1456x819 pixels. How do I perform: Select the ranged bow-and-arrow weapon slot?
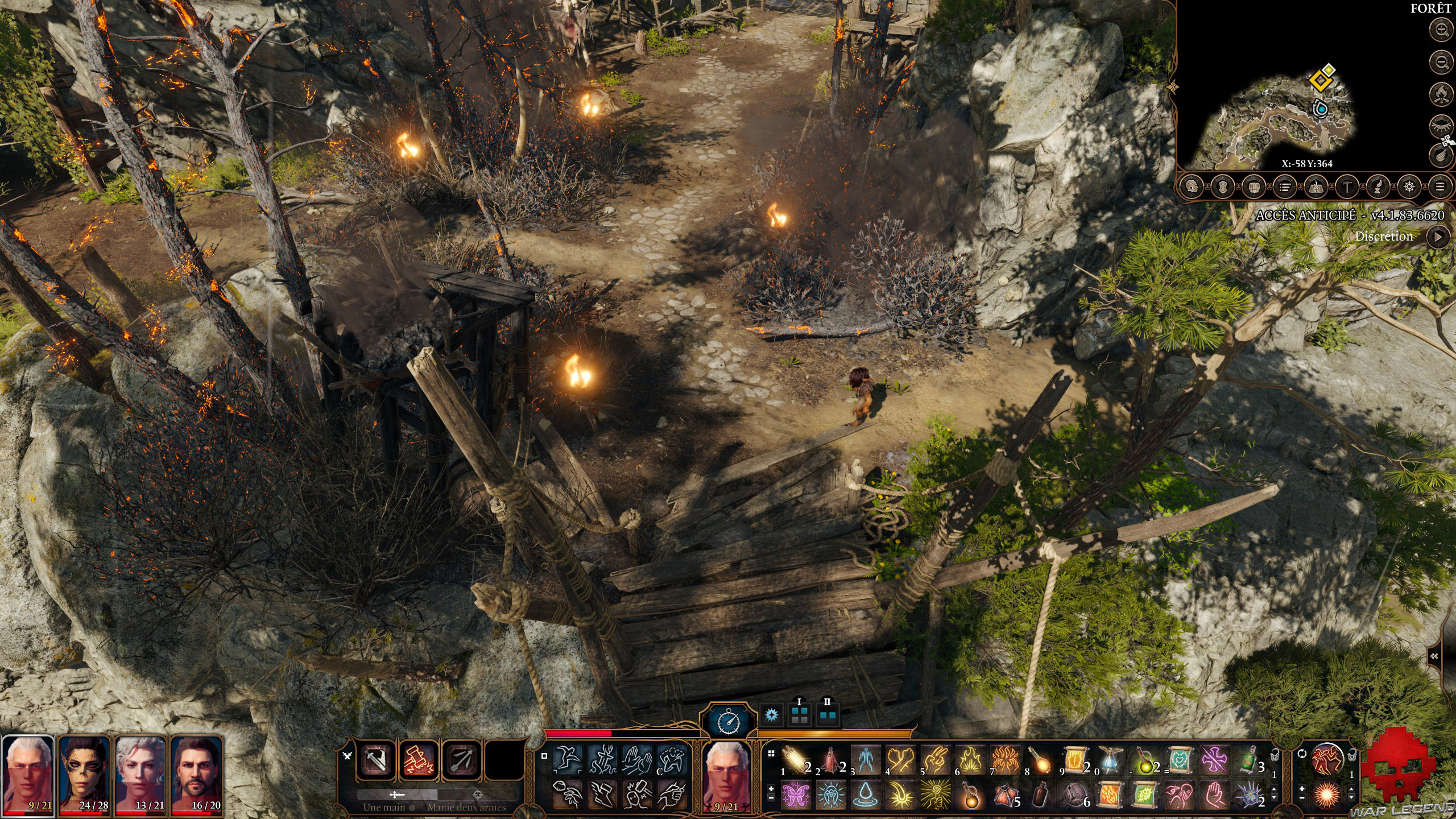461,760
